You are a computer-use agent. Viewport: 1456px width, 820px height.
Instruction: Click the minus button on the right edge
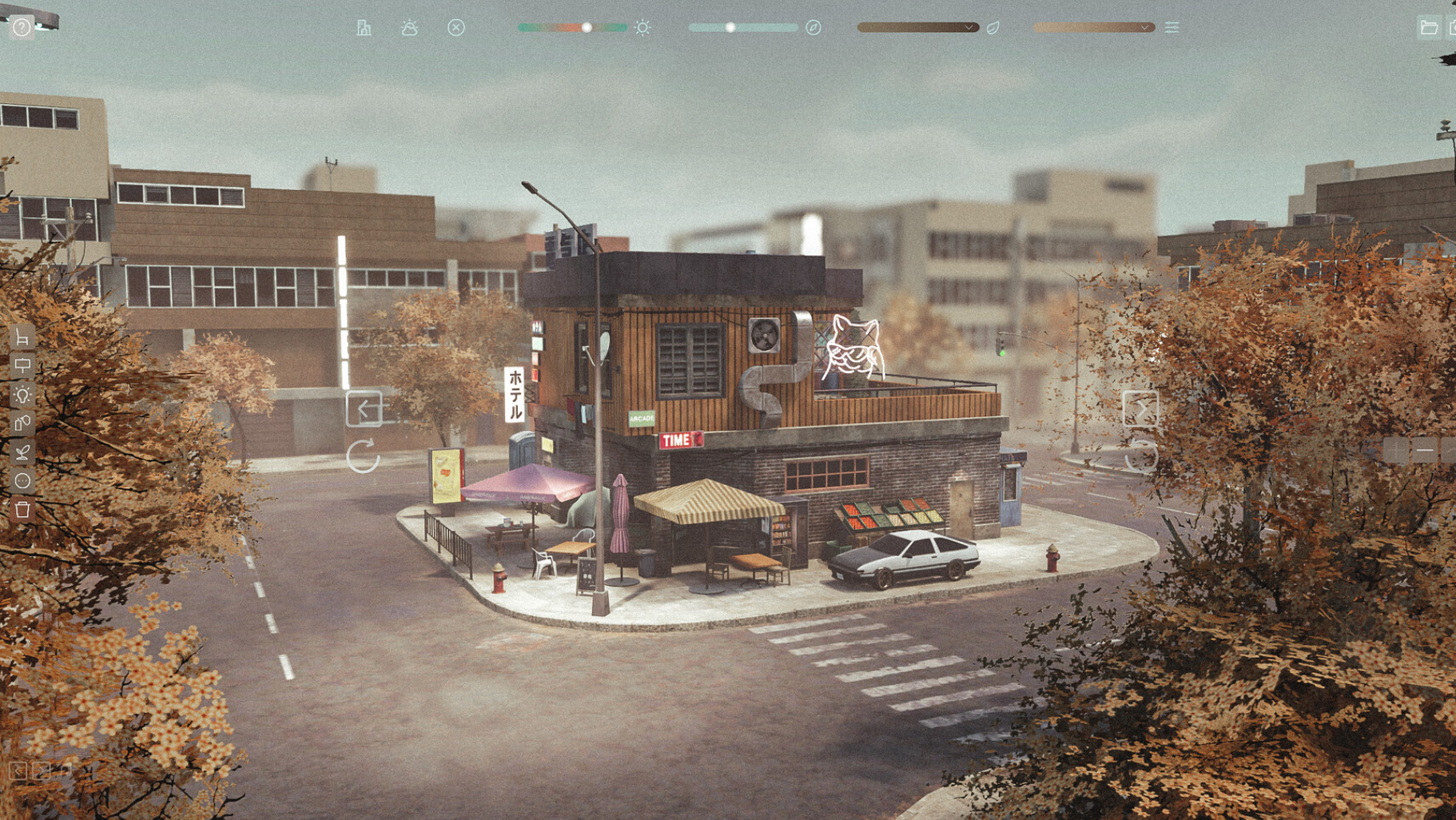1424,452
